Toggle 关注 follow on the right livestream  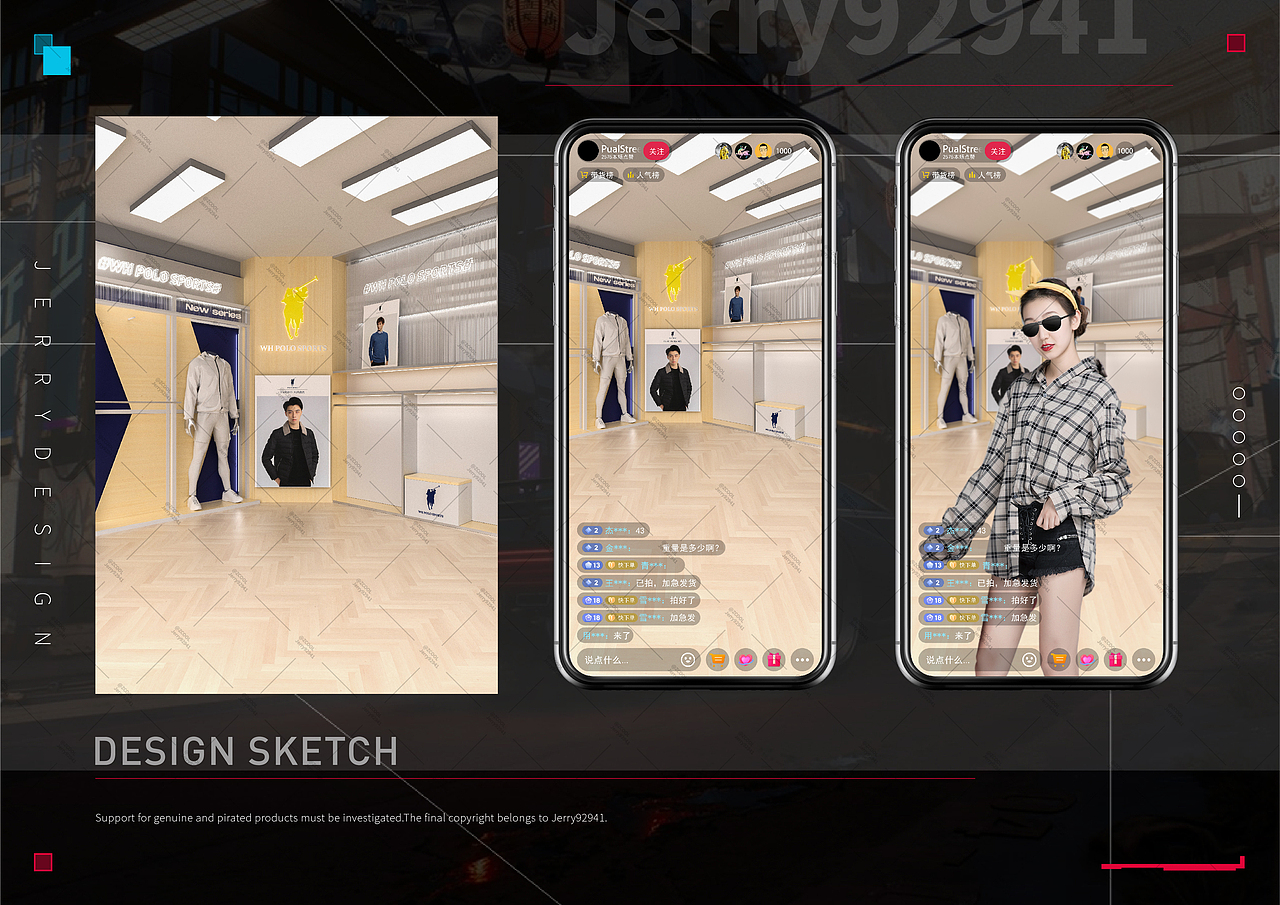pyautogui.click(x=998, y=151)
